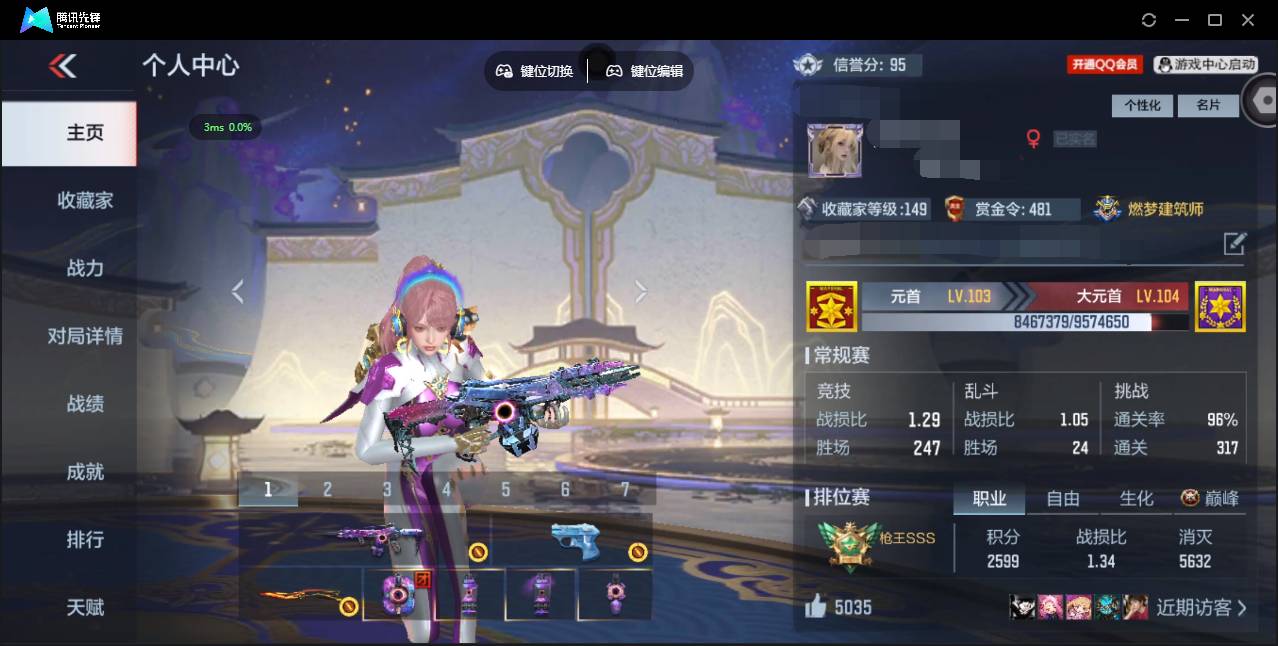Select the 生化 ranked tab

[1136, 498]
